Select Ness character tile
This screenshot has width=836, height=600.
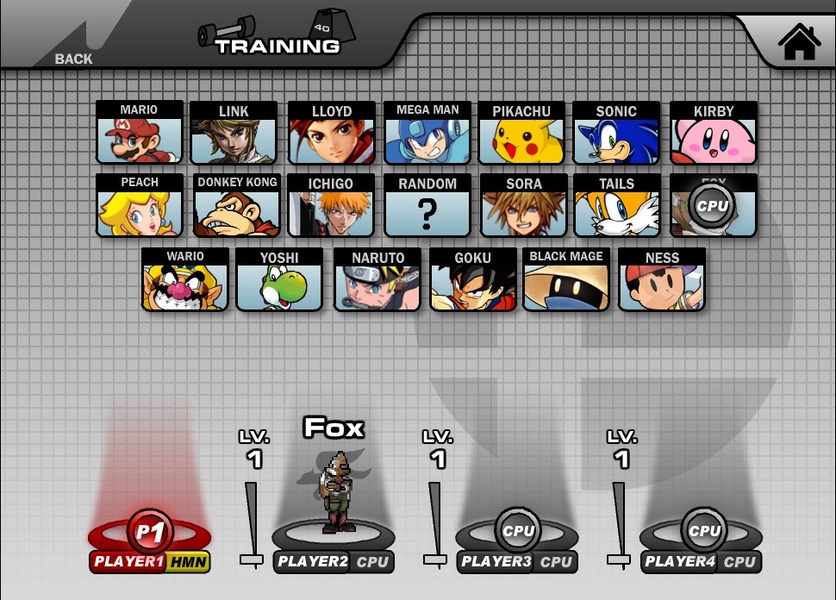pyautogui.click(x=662, y=279)
